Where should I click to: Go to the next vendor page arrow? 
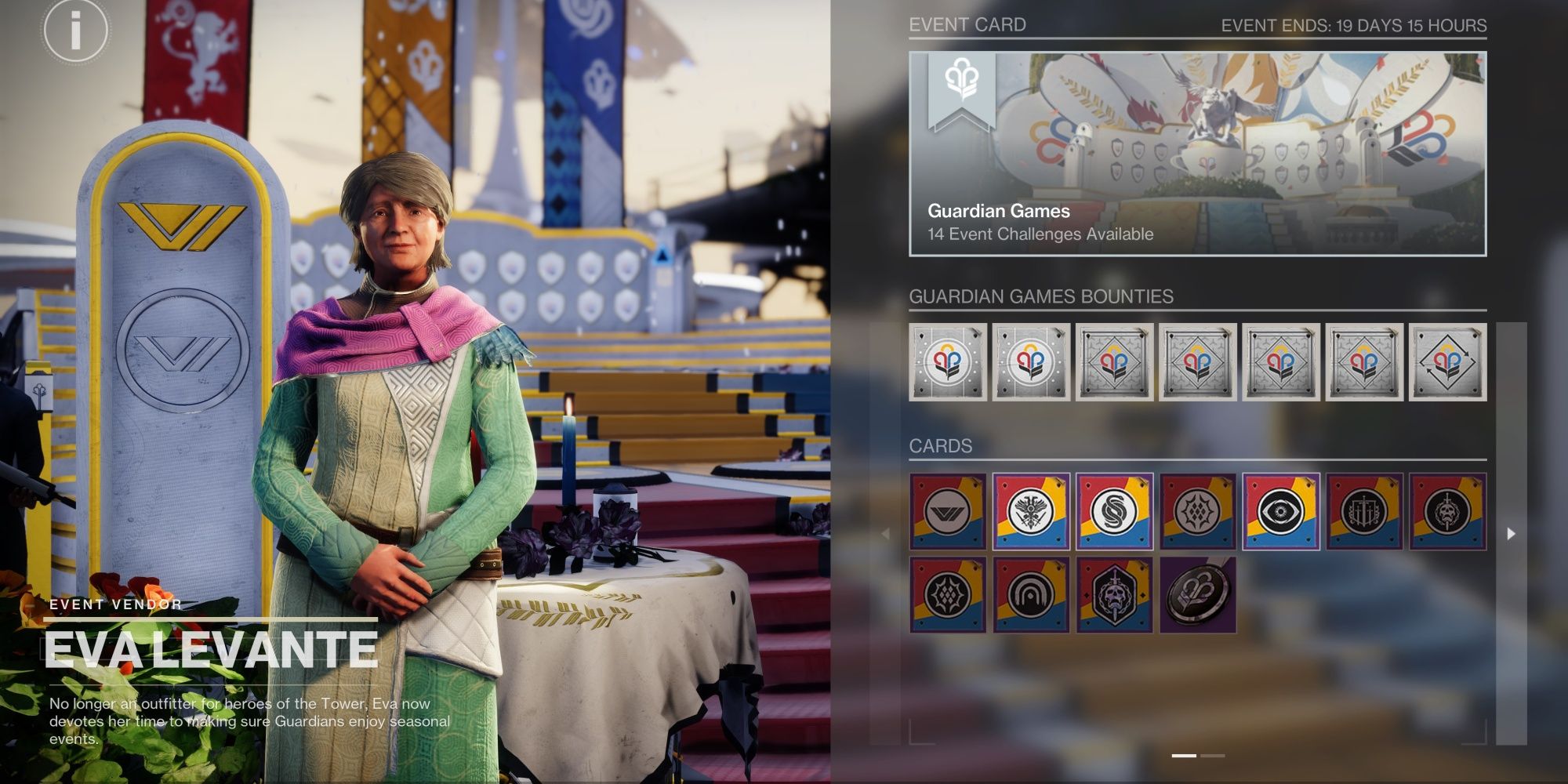coord(1511,534)
